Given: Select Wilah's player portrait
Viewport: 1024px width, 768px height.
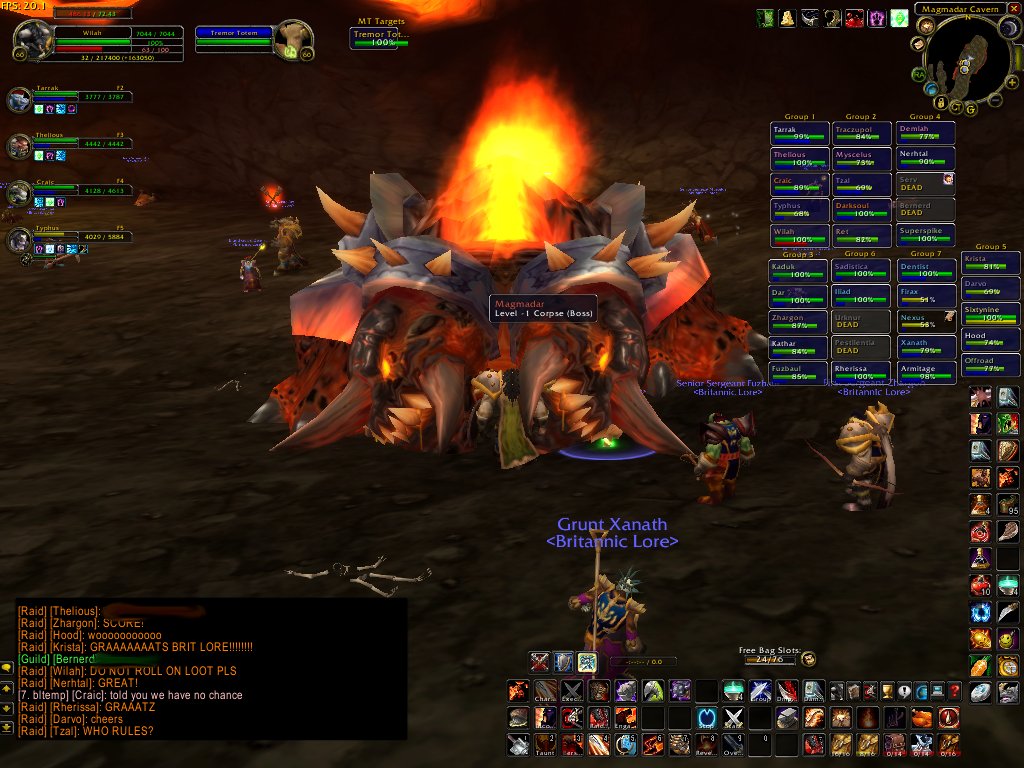Looking at the screenshot, I should coord(33,41).
